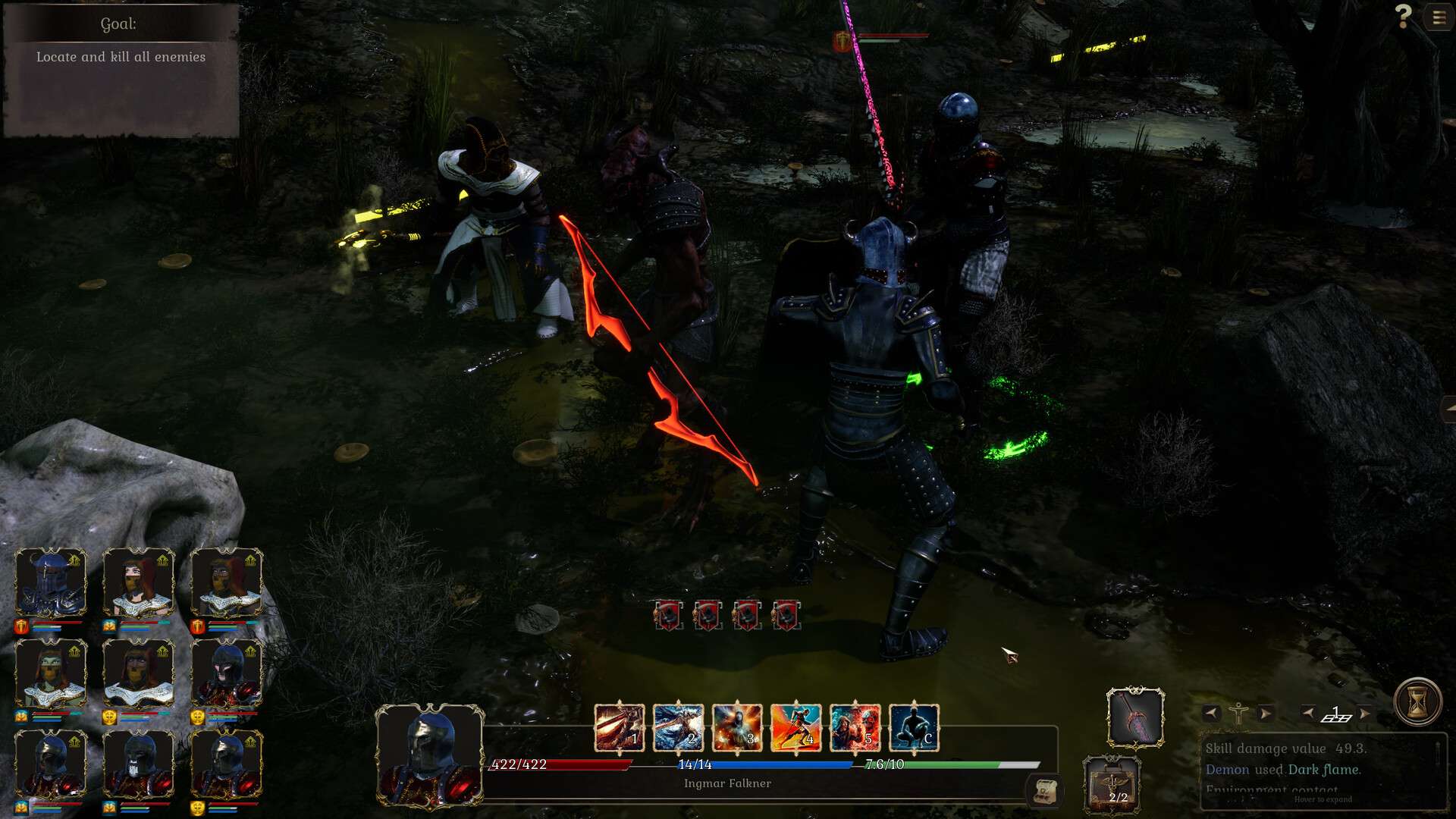Viewport: 1456px width, 819px height.
Task: End turn with the hourglass button
Action: point(1417,701)
